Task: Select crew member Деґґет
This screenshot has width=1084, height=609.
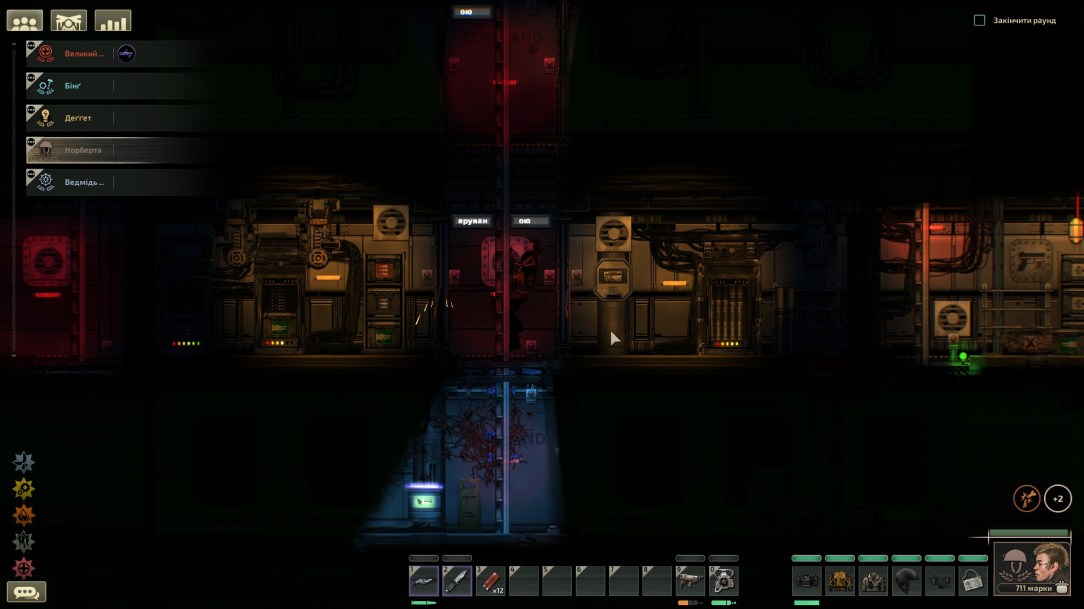Action: [x=80, y=118]
